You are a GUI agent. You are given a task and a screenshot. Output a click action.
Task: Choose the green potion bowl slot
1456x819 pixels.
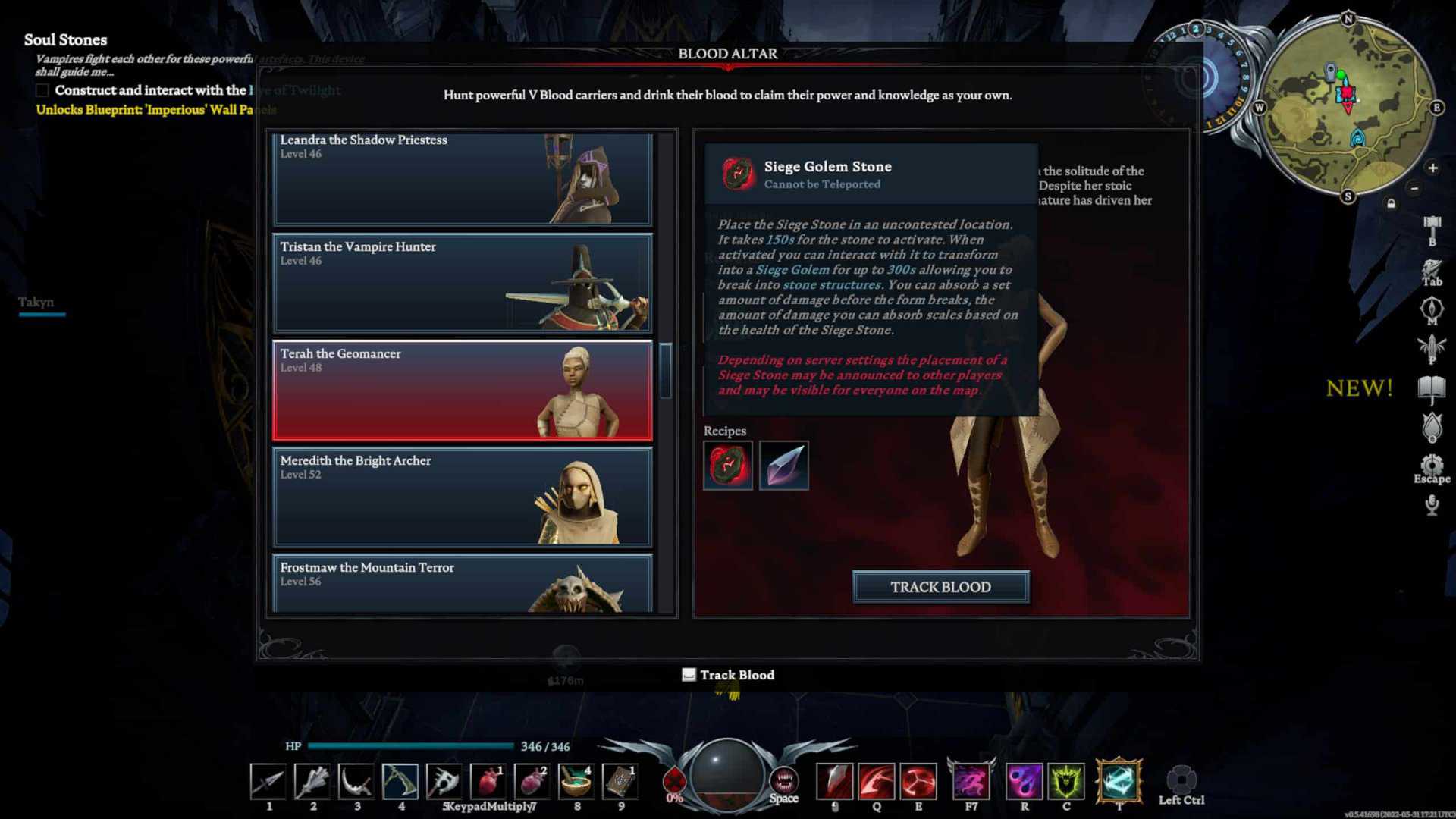(x=576, y=781)
